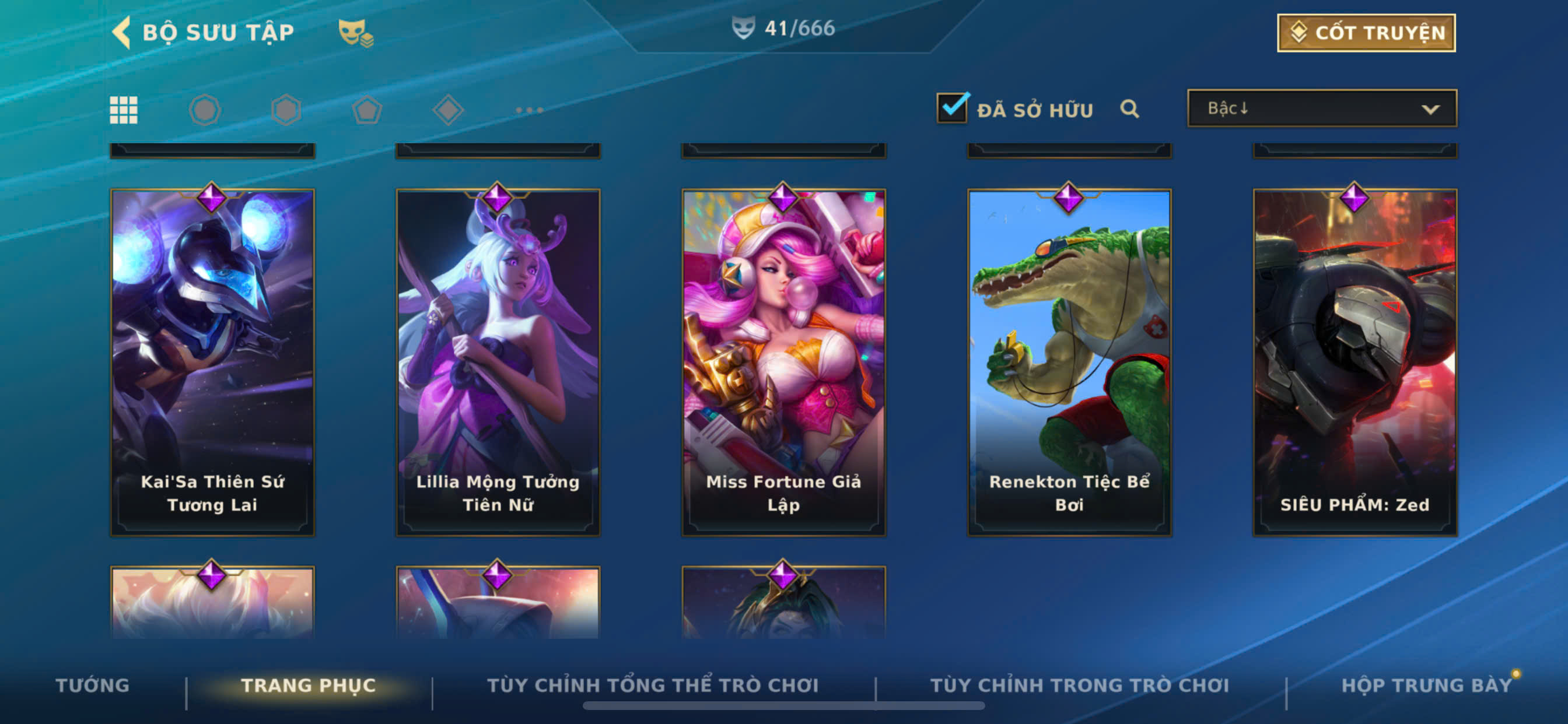Open the skin search magnifier
Viewport: 1568px width, 724px height.
[1129, 109]
